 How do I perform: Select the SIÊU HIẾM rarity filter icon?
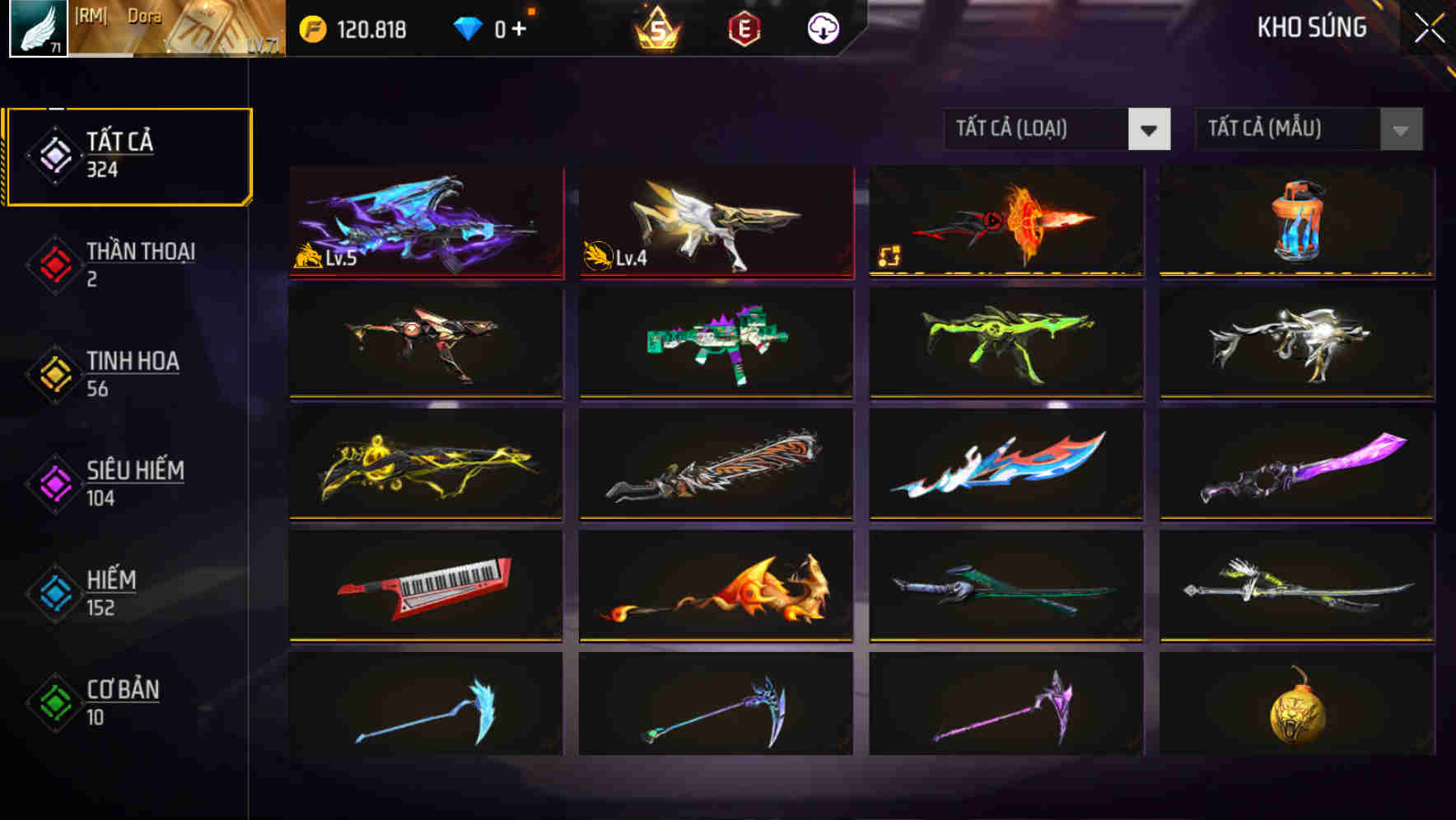point(54,482)
